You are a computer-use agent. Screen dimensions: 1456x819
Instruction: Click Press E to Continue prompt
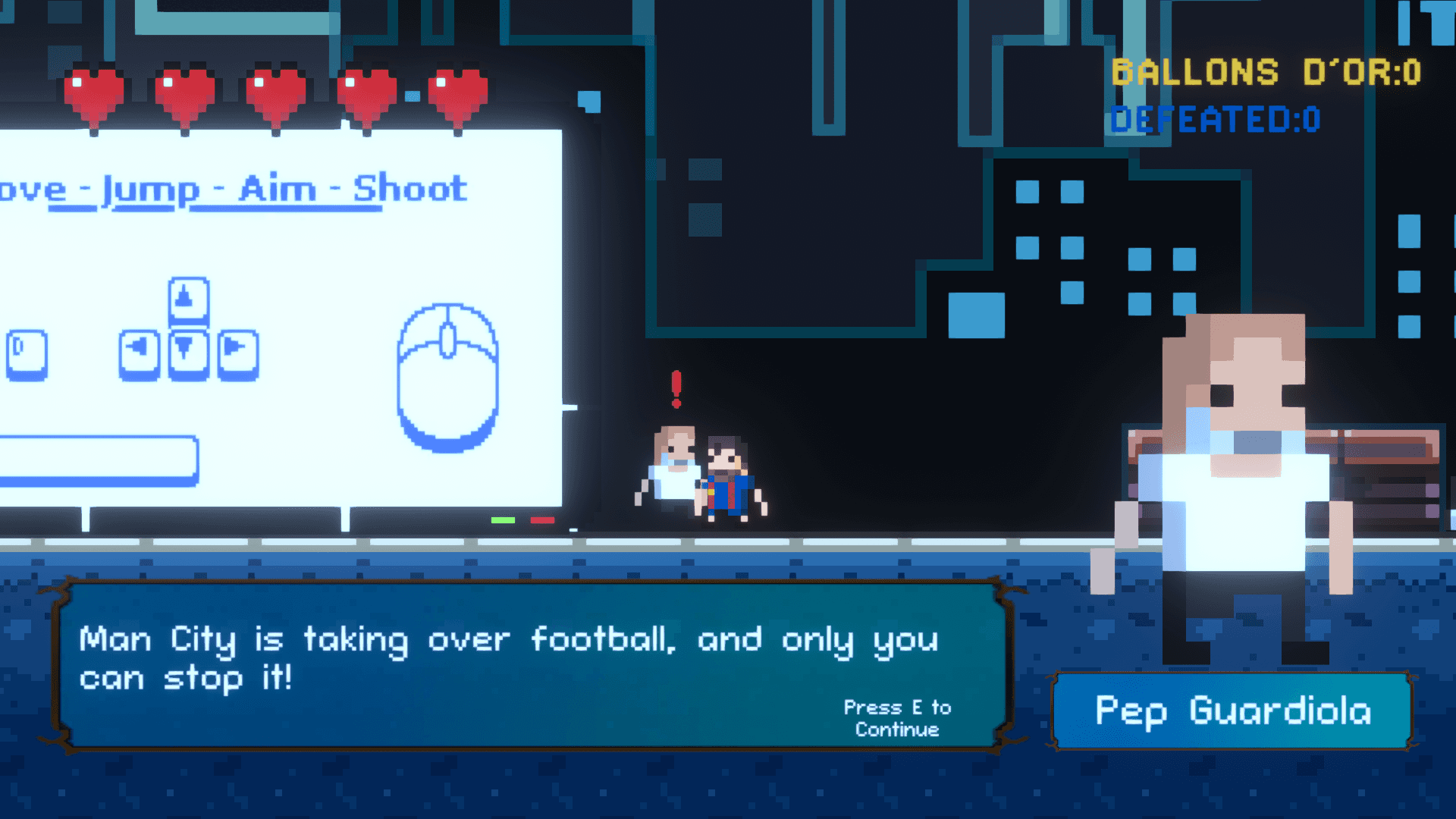pyautogui.click(x=898, y=719)
